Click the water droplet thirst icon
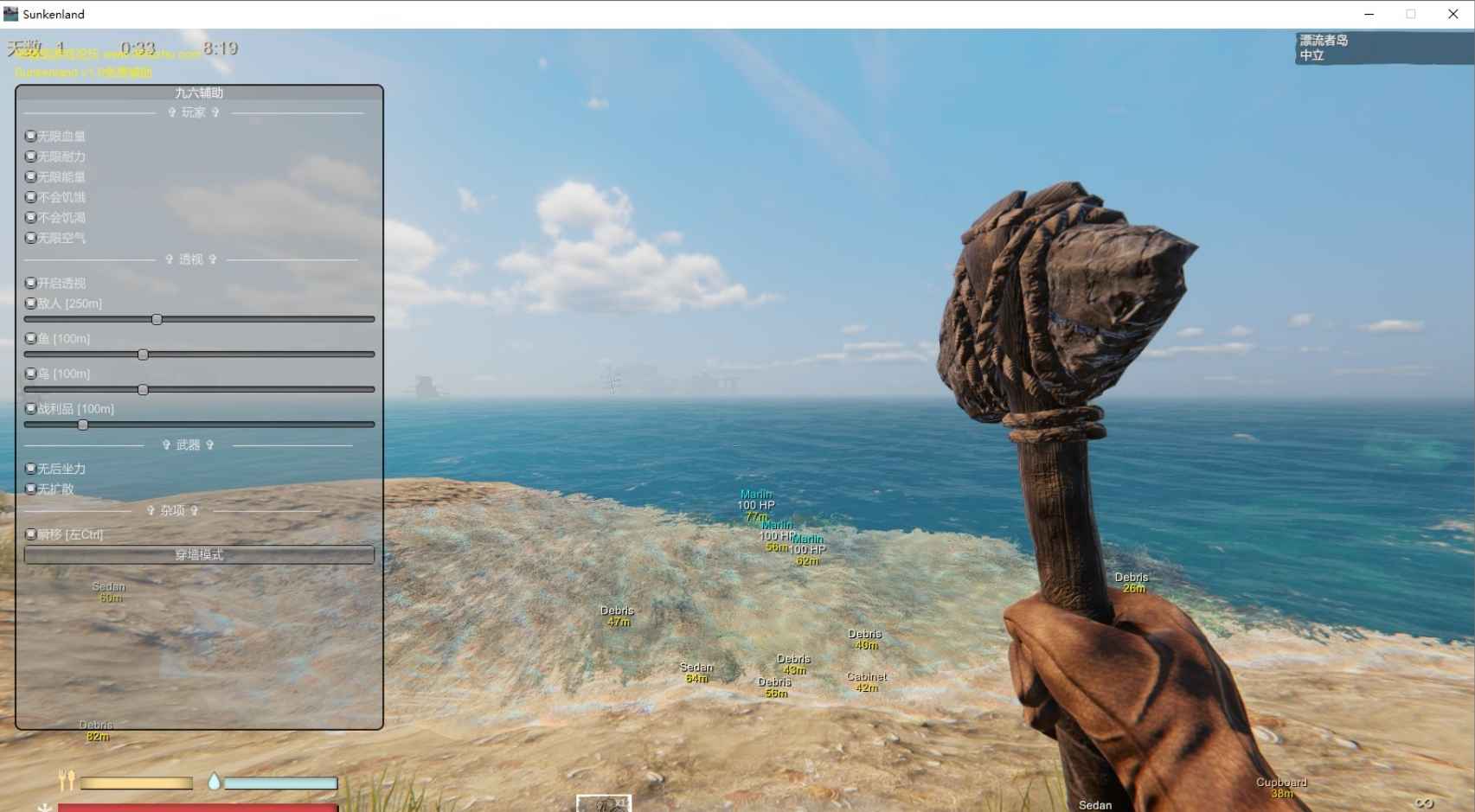The width and height of the screenshot is (1475, 812). [x=214, y=781]
